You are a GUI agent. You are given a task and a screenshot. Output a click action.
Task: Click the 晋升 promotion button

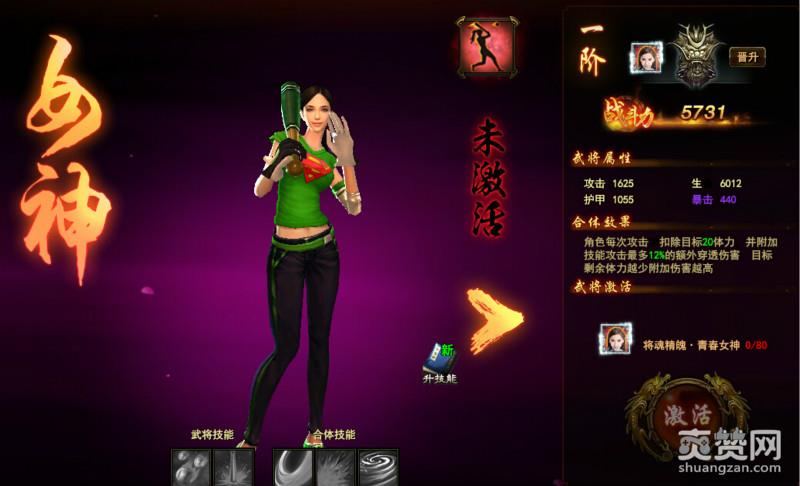coord(746,56)
